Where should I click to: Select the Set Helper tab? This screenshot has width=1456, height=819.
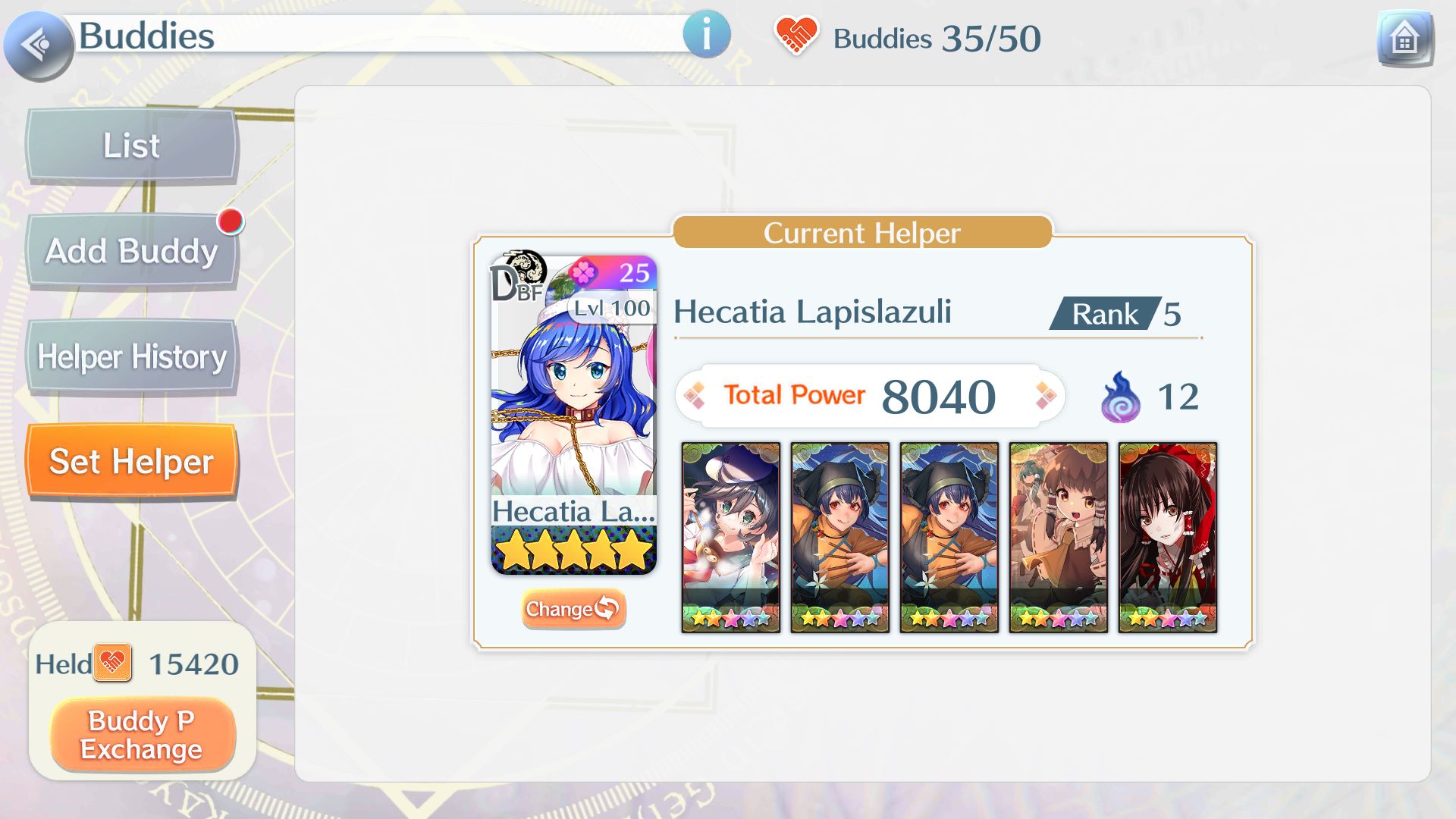pos(132,461)
